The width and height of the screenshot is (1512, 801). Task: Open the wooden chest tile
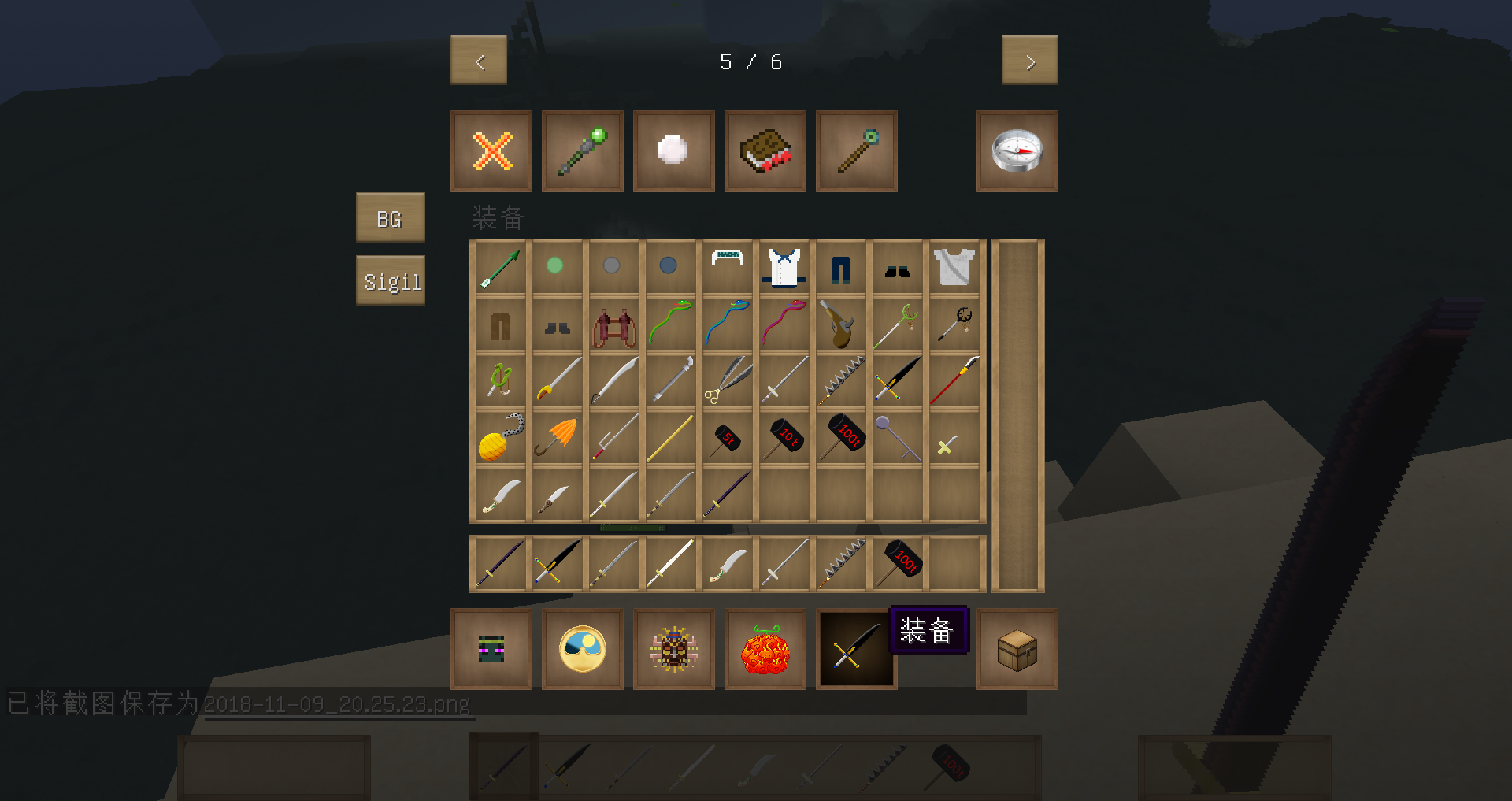pyautogui.click(x=1017, y=649)
